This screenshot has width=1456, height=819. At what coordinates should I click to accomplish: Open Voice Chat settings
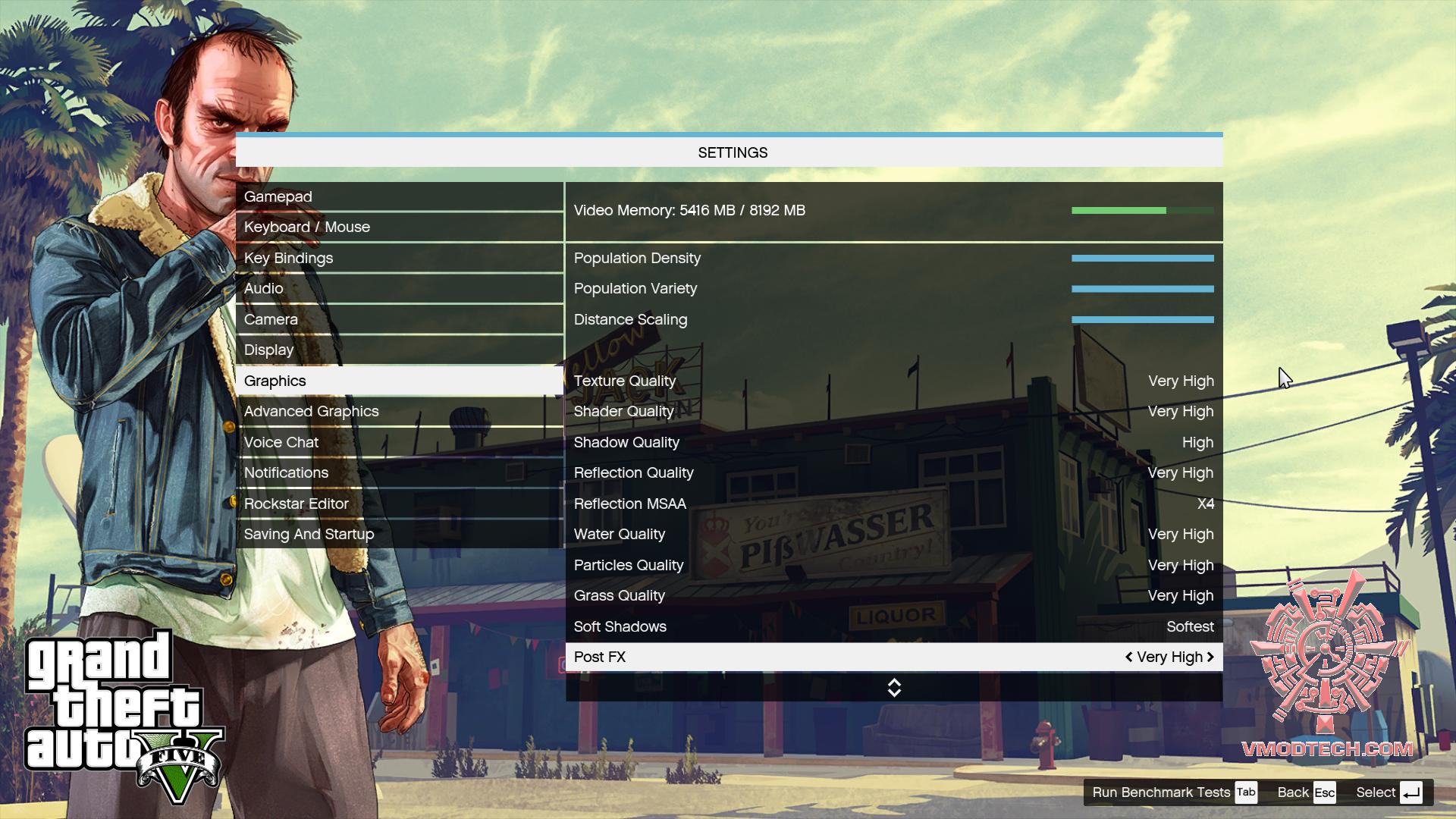399,443
